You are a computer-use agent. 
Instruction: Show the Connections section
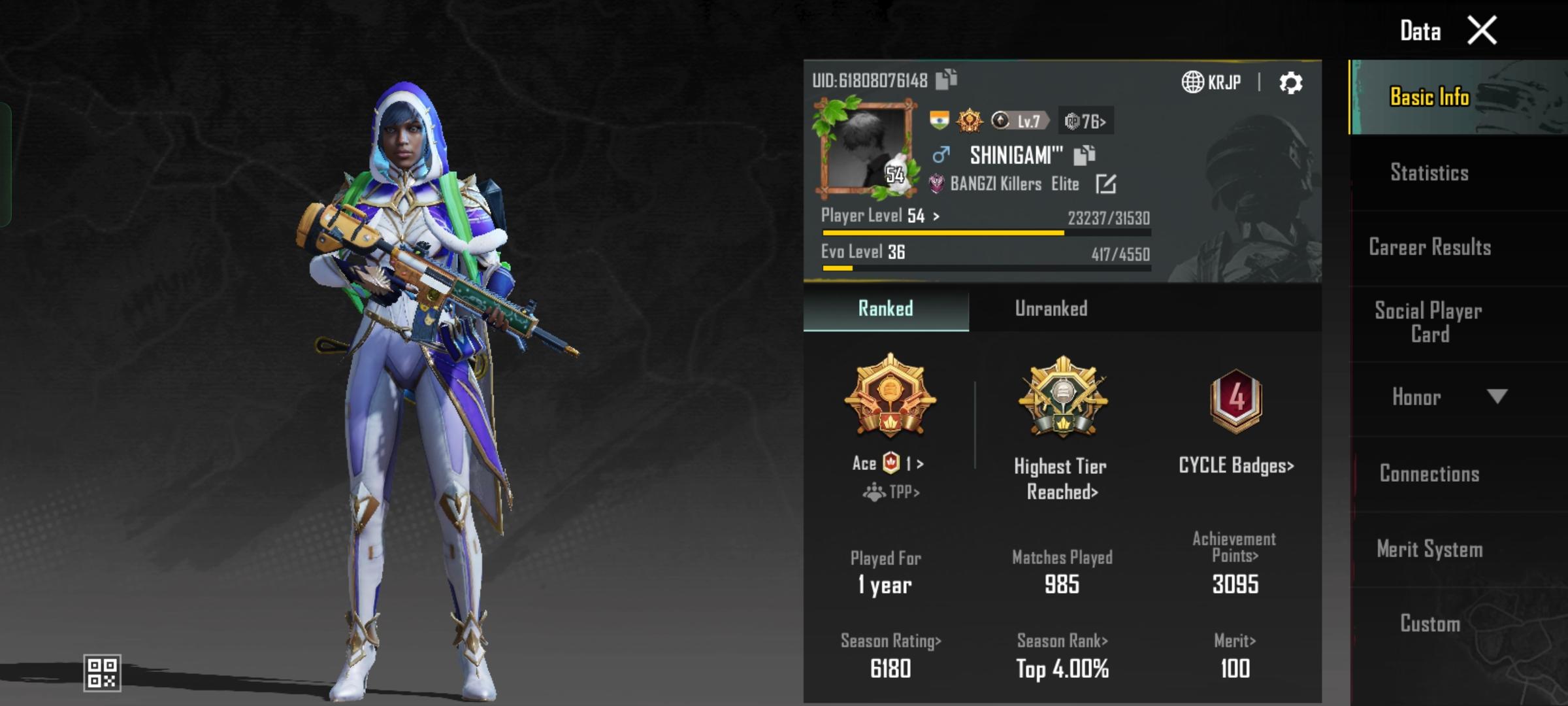click(x=1429, y=473)
